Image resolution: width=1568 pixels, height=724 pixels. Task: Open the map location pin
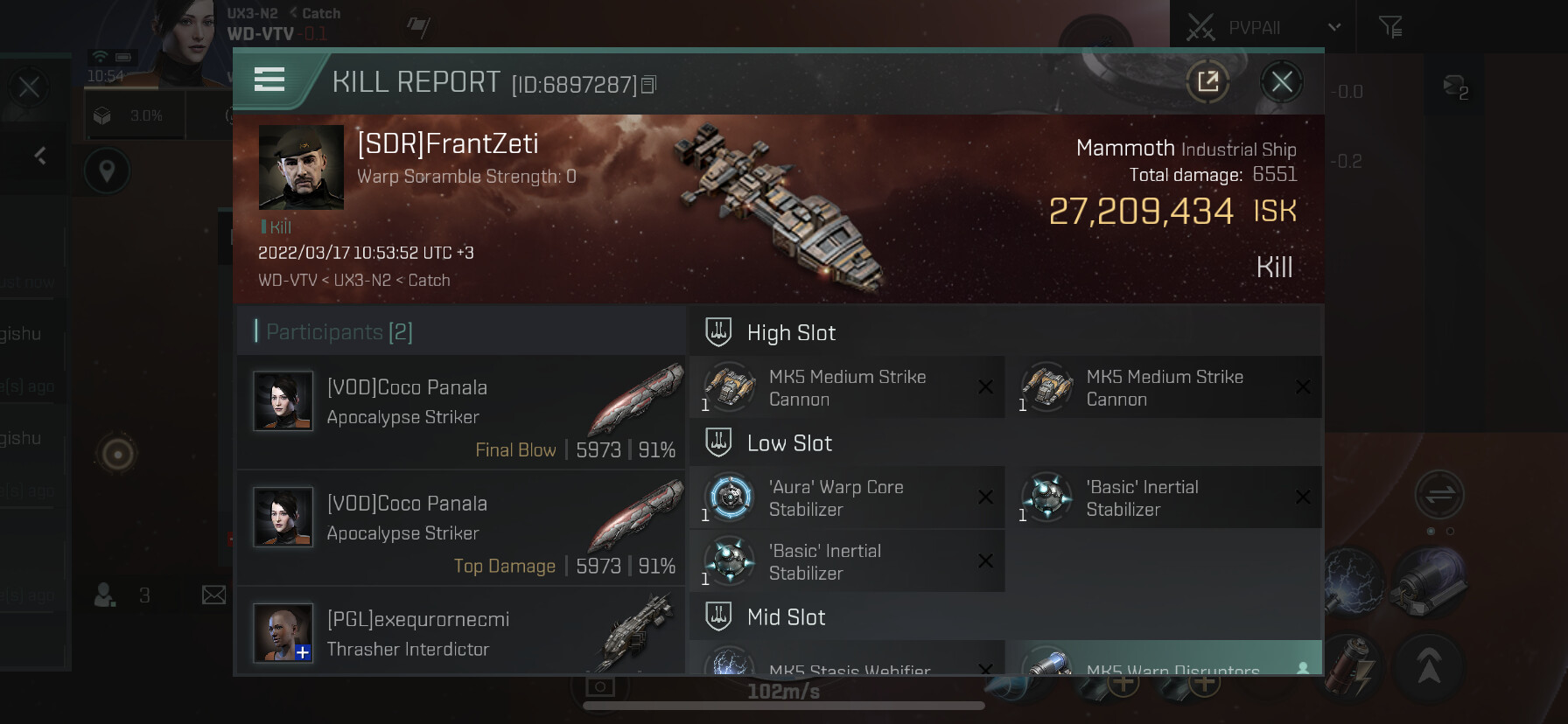tap(107, 171)
